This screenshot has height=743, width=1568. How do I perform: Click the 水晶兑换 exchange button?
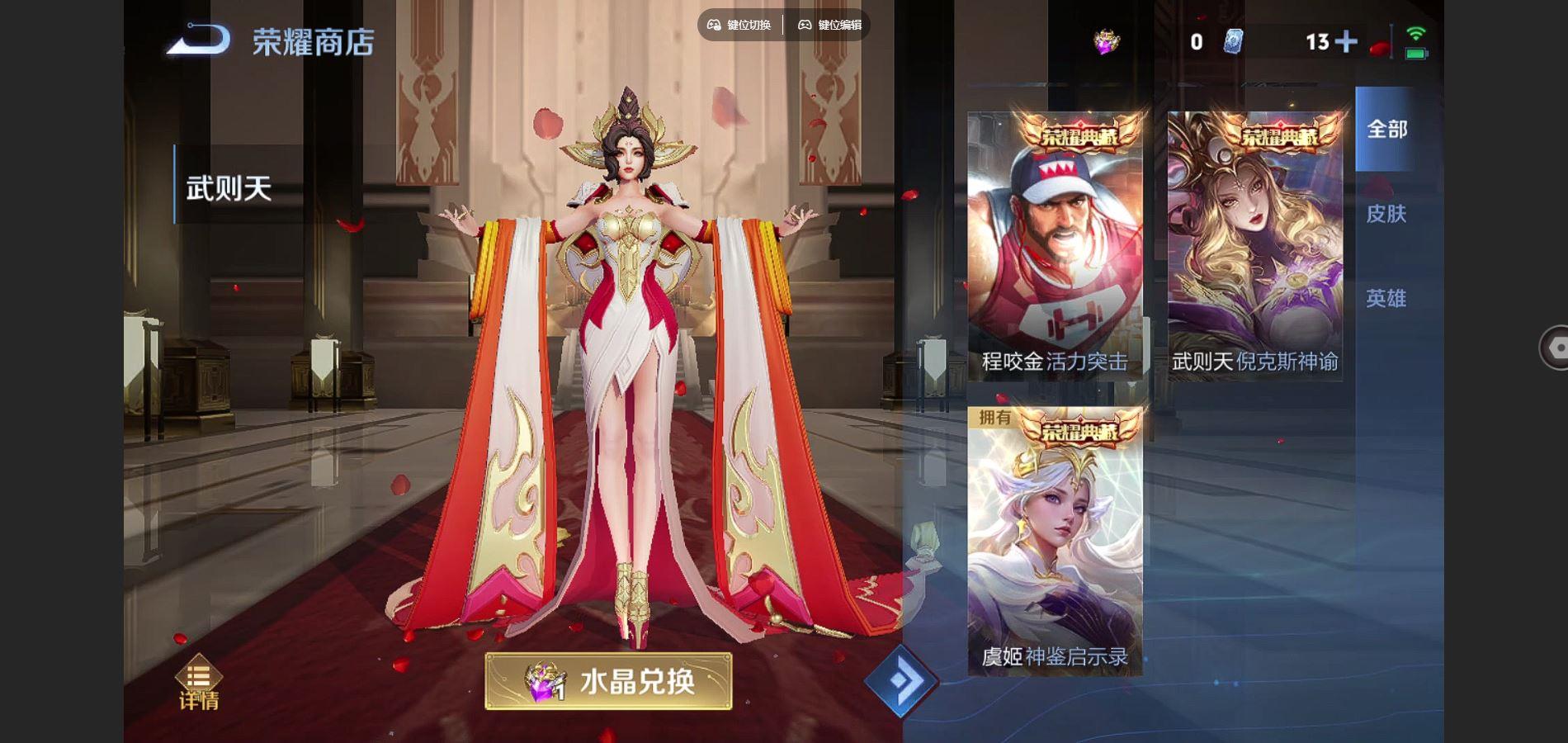pos(608,681)
